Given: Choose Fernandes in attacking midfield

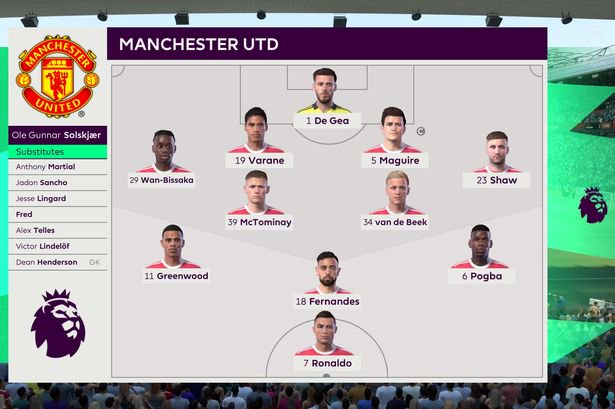Looking at the screenshot, I should 327,278.
